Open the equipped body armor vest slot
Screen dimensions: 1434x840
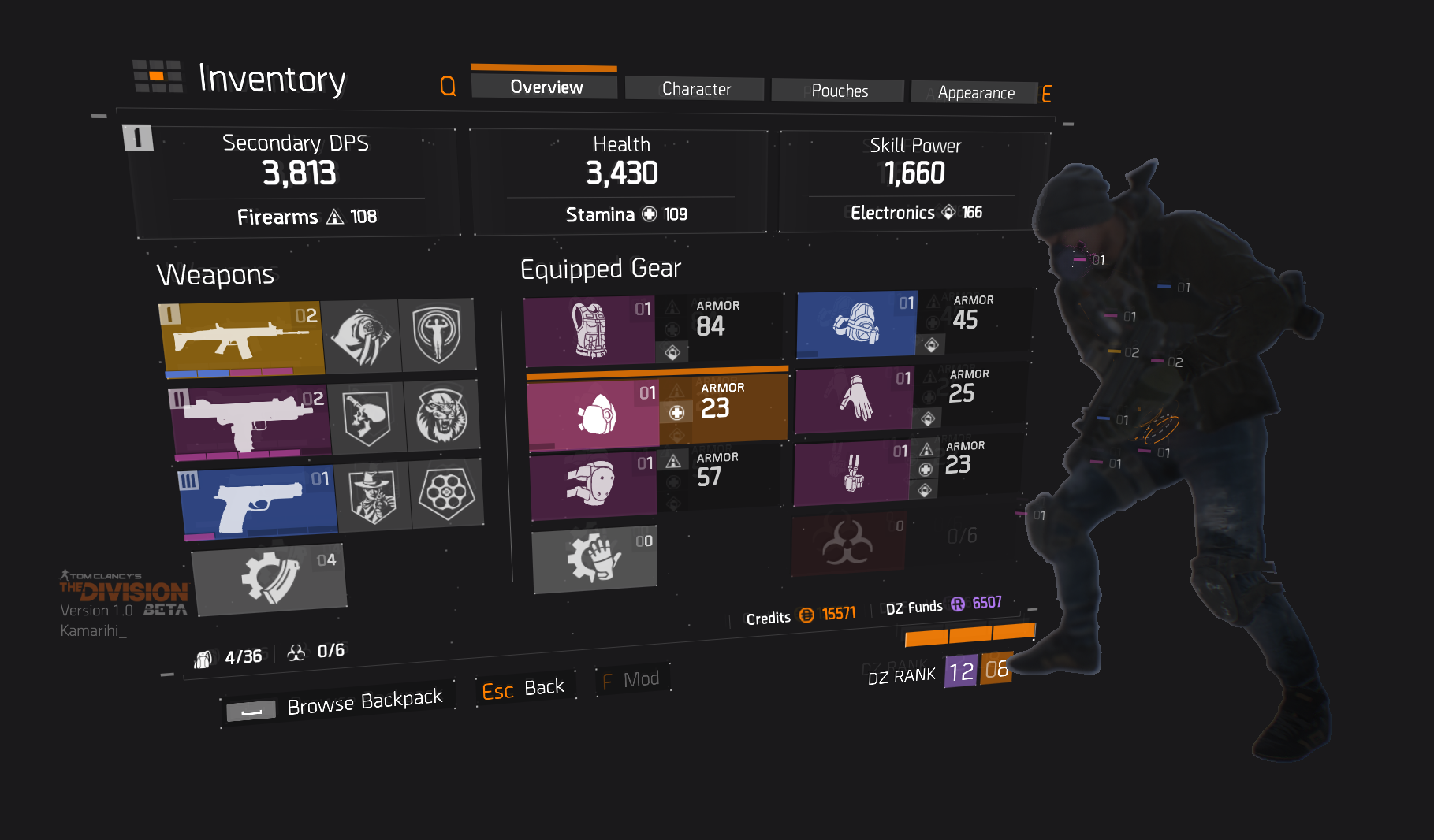[591, 331]
